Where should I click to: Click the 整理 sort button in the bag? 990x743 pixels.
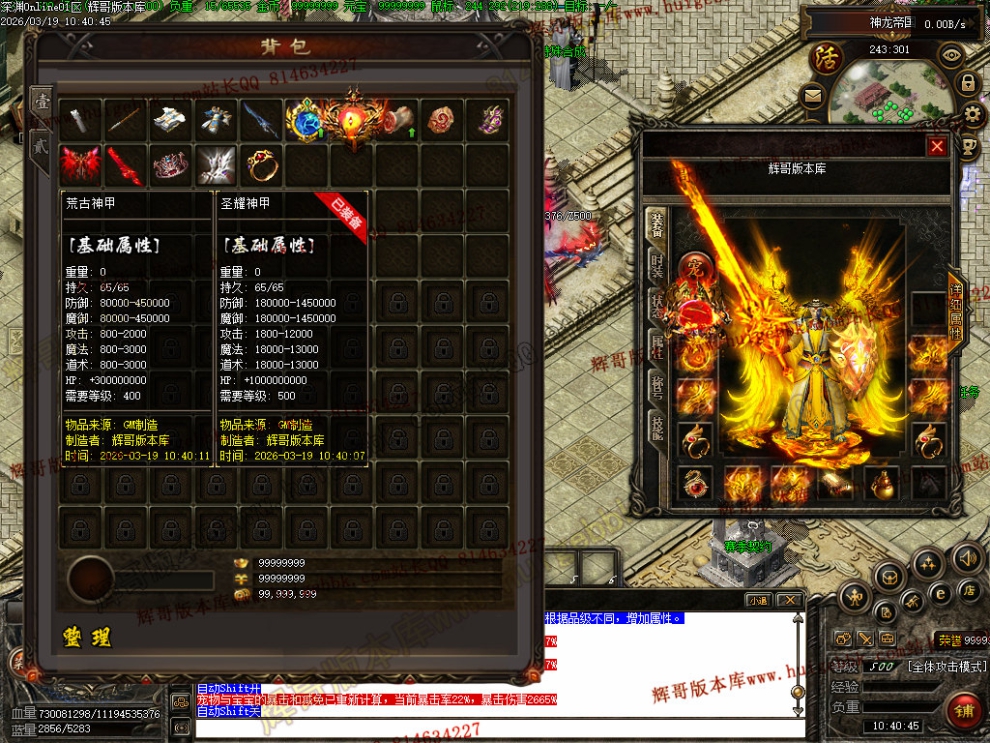point(87,637)
